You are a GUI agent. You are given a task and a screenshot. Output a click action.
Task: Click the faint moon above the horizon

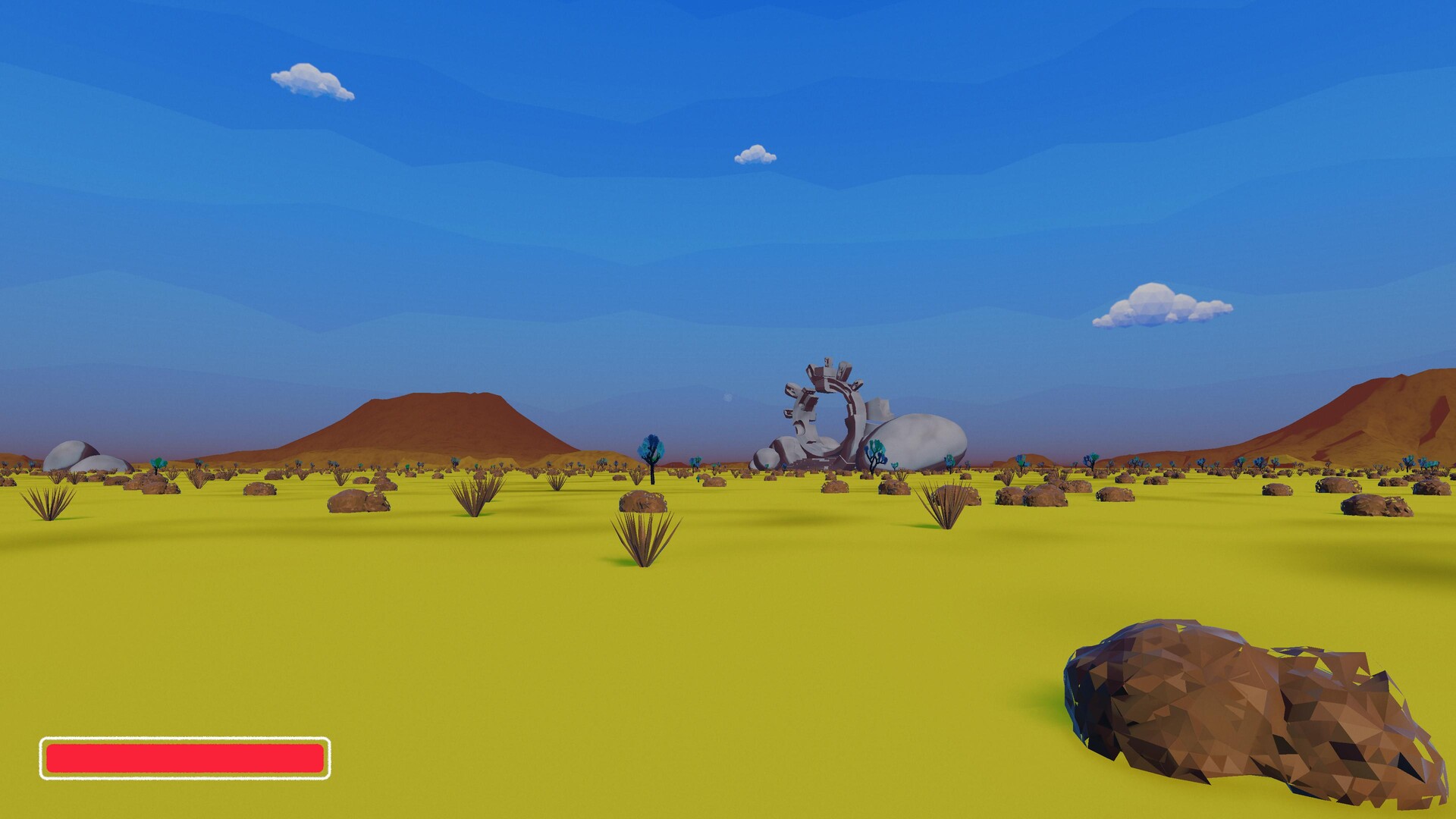point(728,397)
